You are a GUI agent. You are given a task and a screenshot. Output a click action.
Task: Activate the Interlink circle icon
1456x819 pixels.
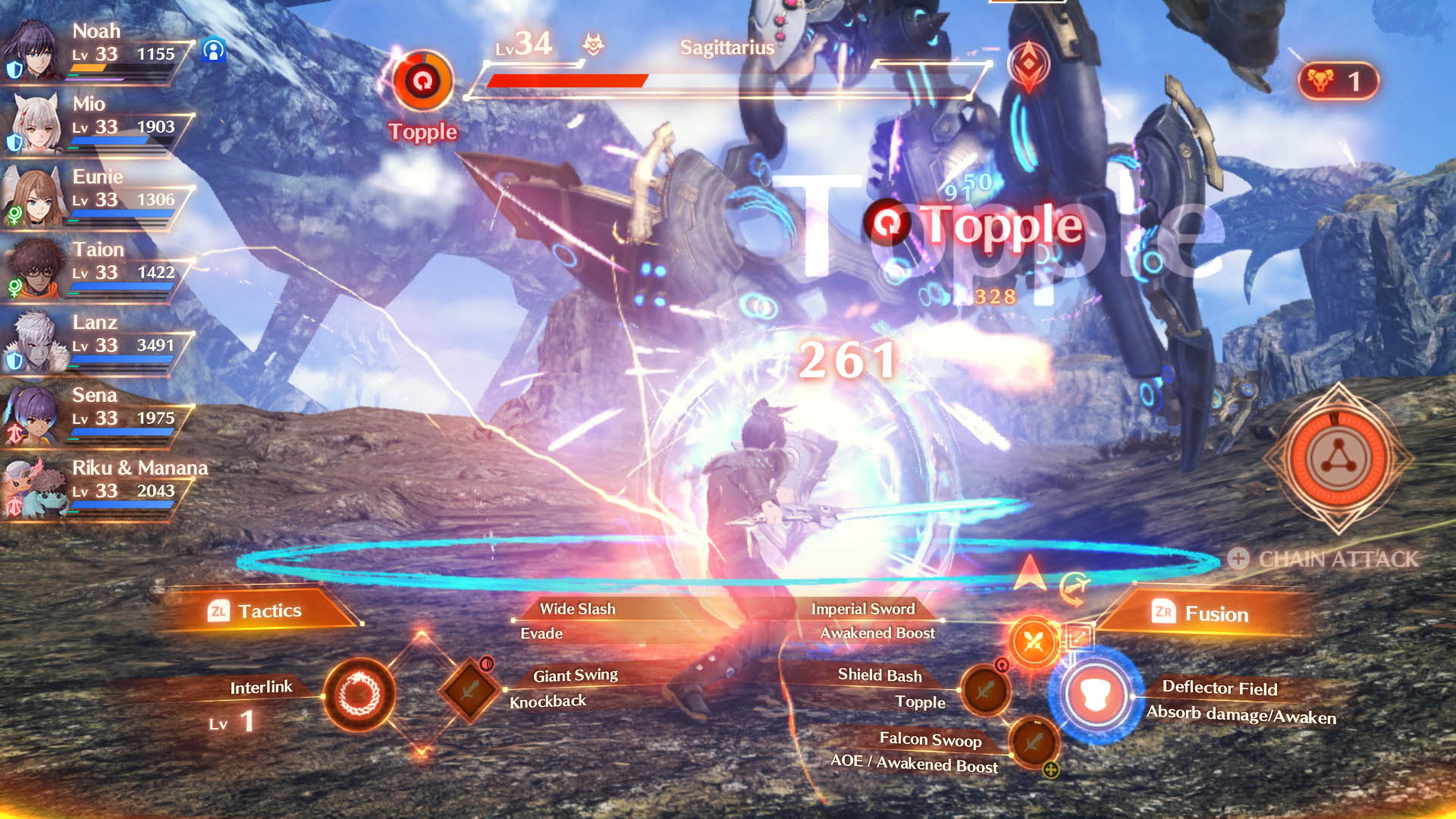359,695
